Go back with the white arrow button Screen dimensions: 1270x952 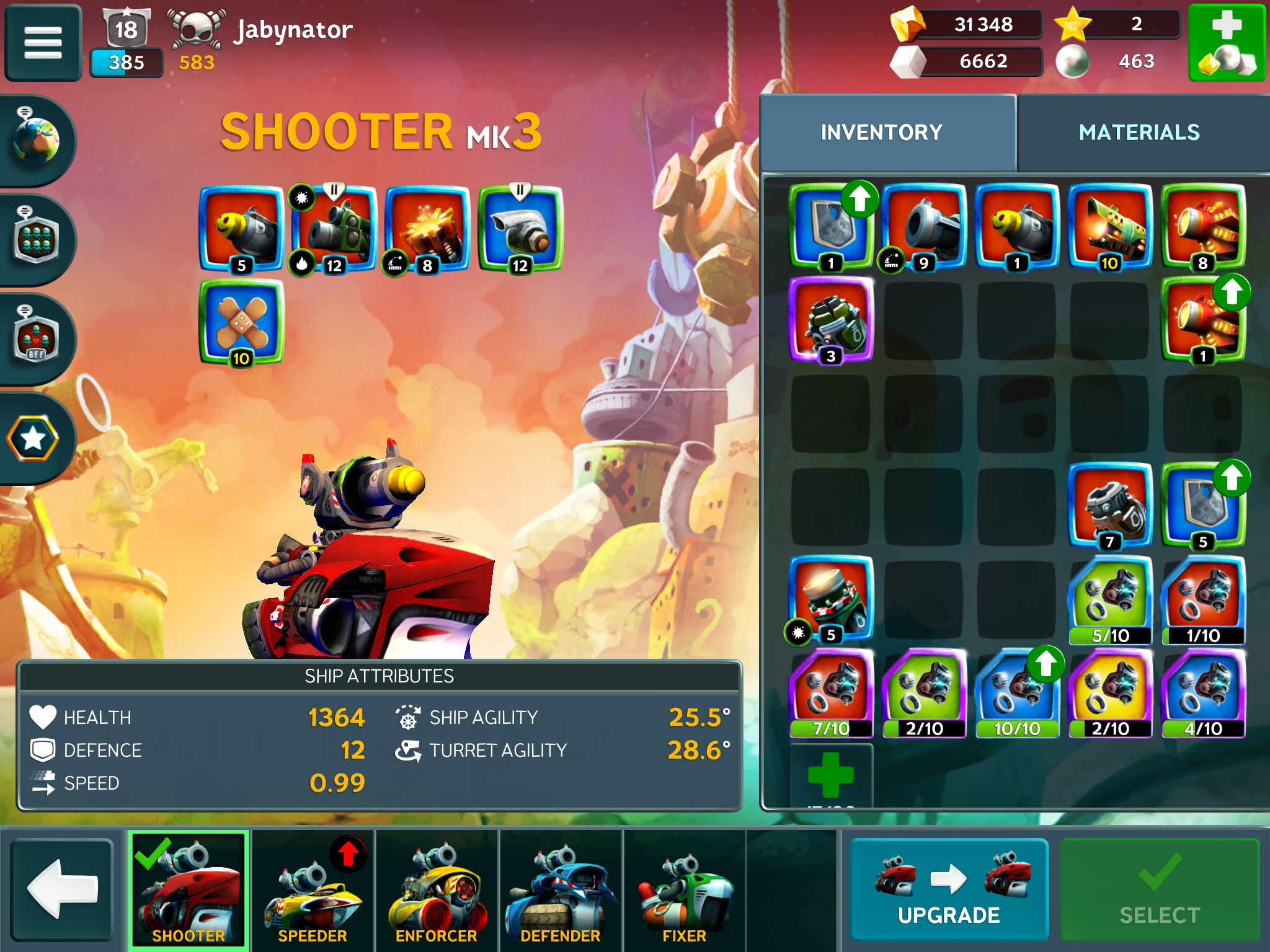pos(62,889)
